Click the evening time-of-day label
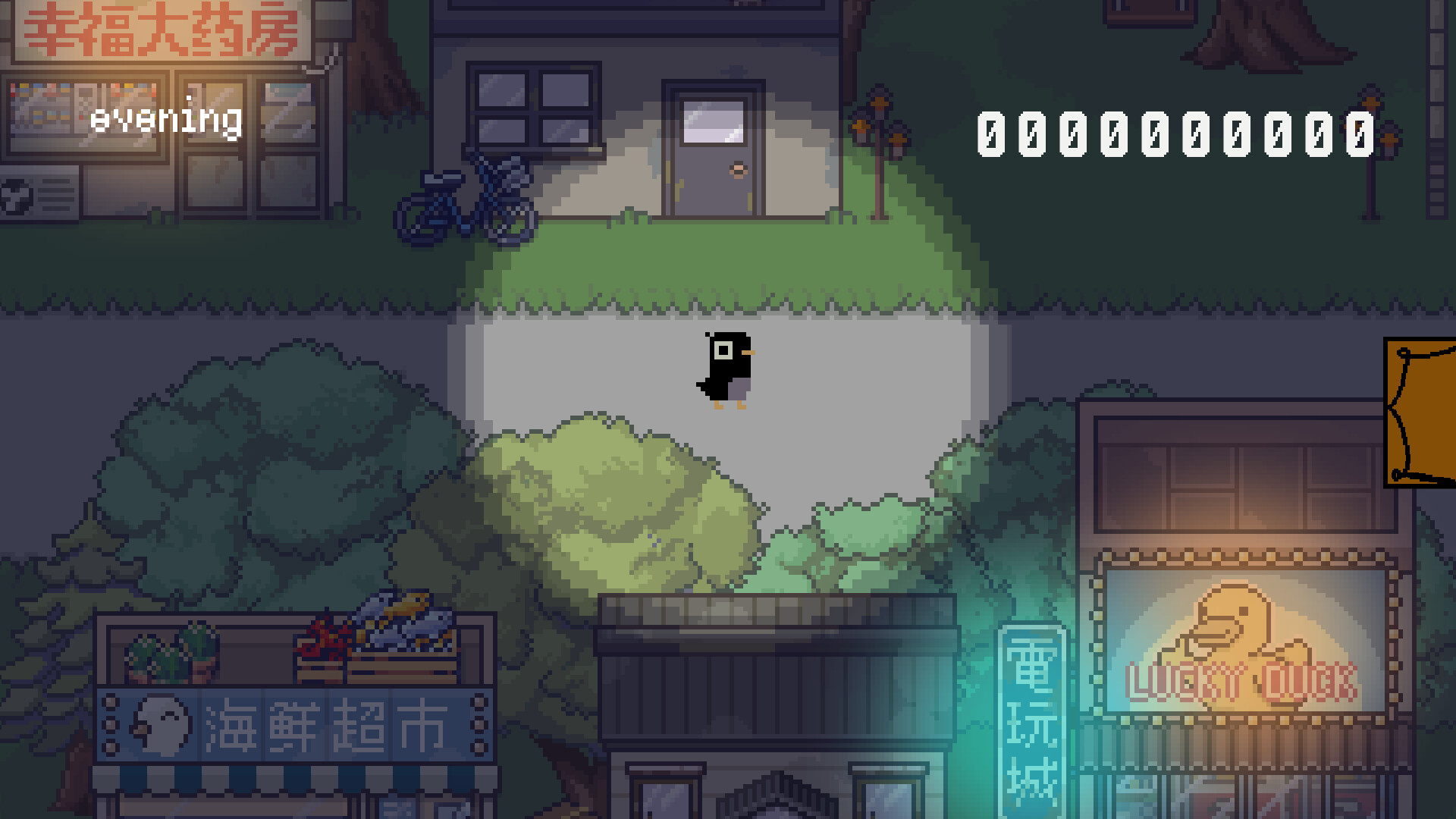The height and width of the screenshot is (819, 1456). 168,118
